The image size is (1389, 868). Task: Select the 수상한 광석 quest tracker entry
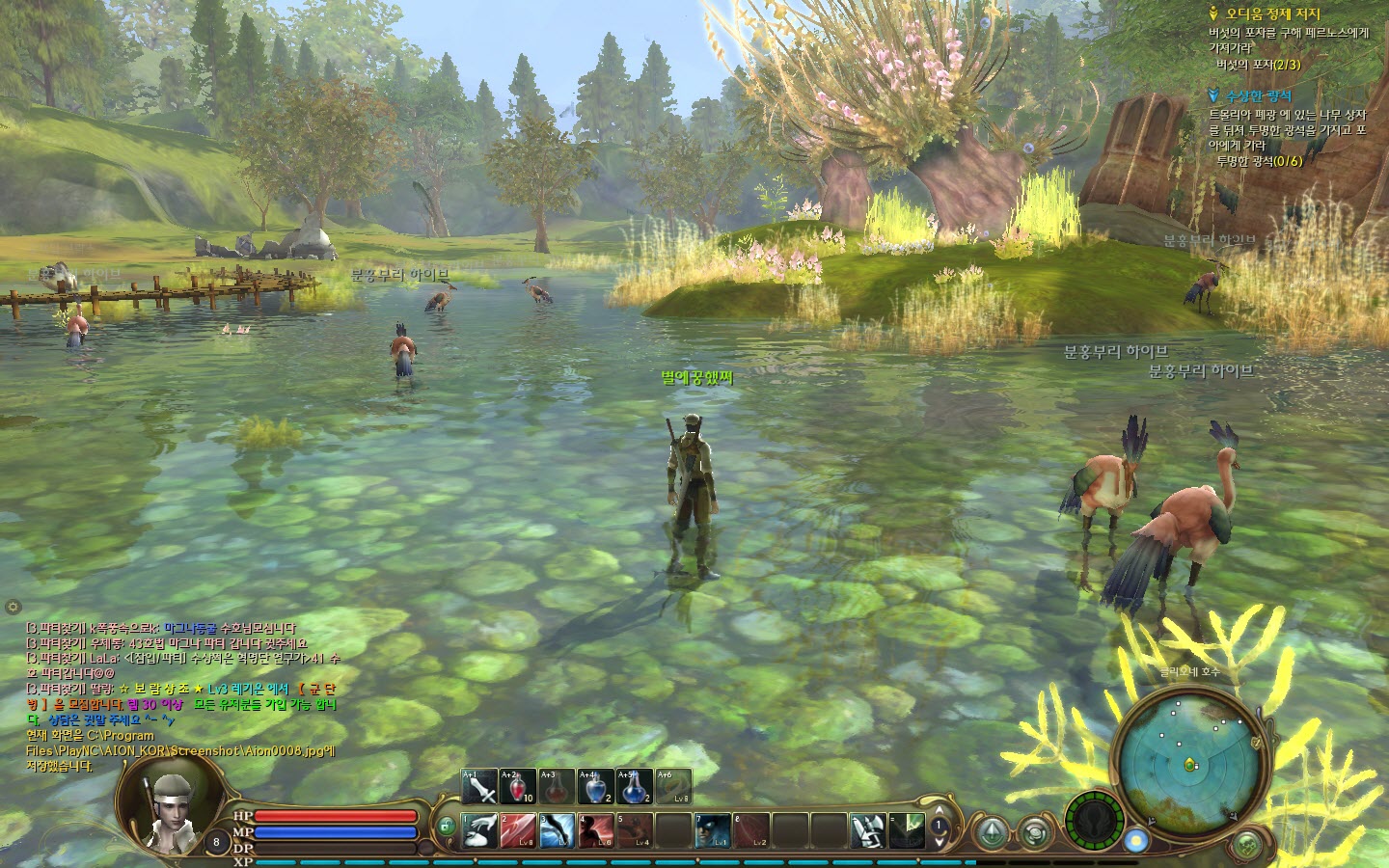(1257, 96)
